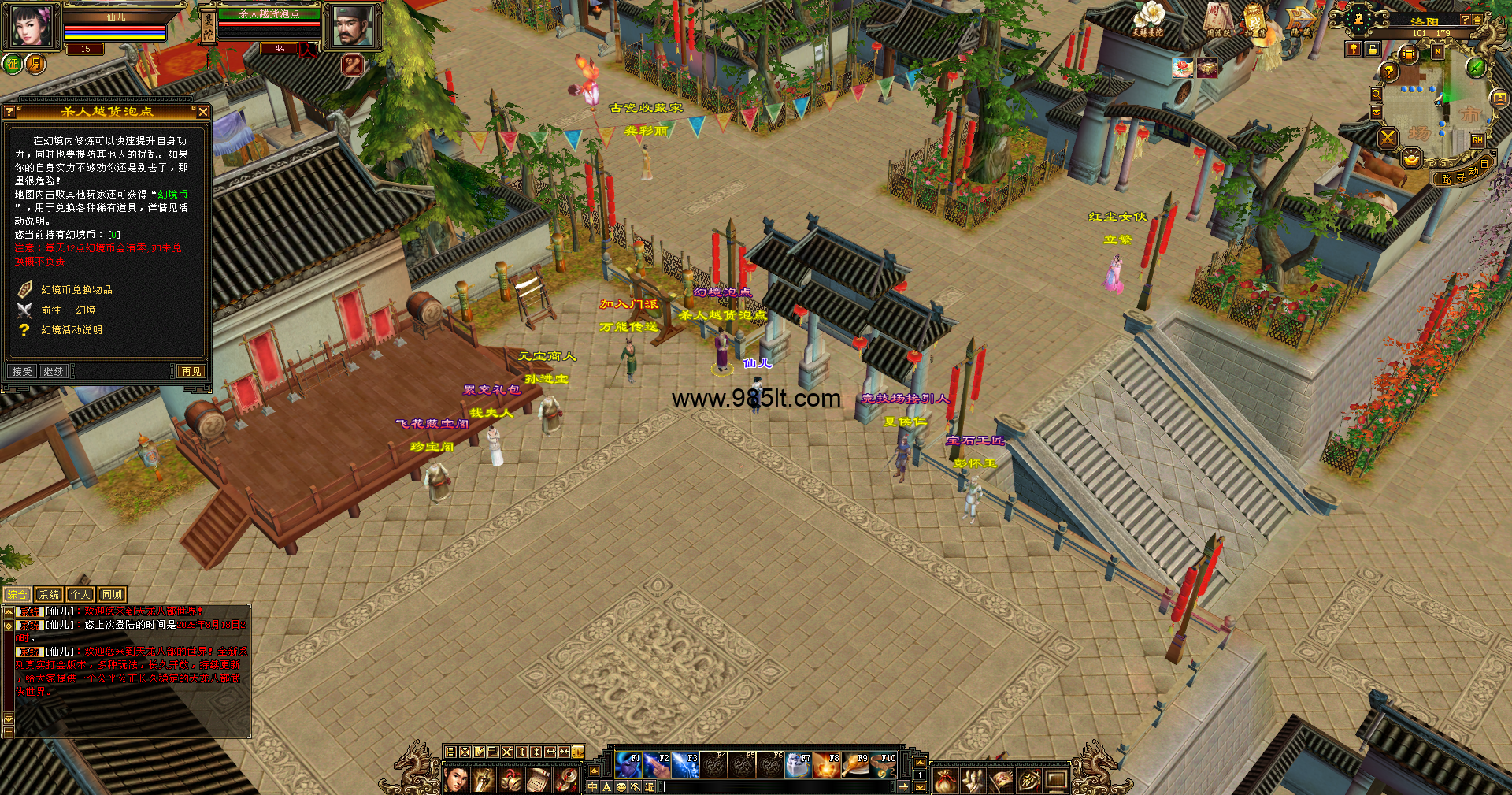Switch to the 个人 chat tab
This screenshot has height=795, width=1512.
click(x=80, y=595)
